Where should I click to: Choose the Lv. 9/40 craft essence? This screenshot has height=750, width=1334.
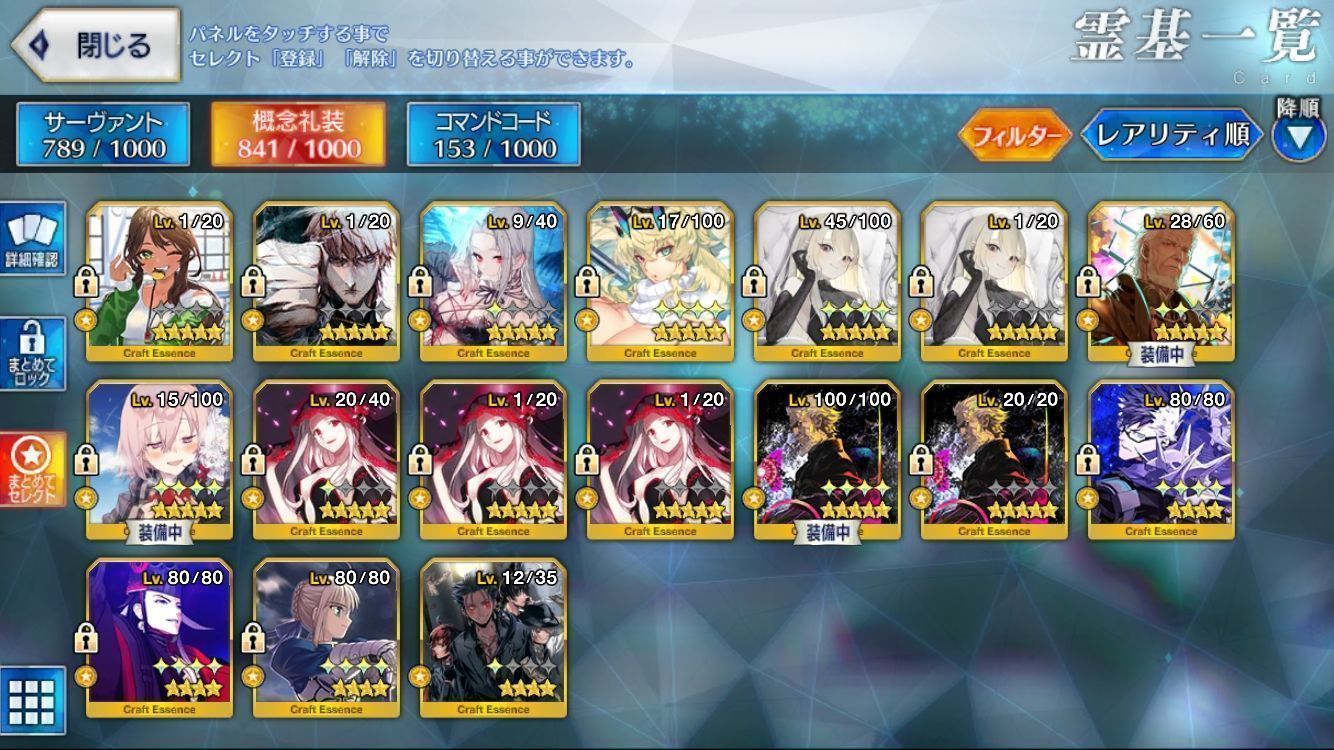(x=493, y=281)
